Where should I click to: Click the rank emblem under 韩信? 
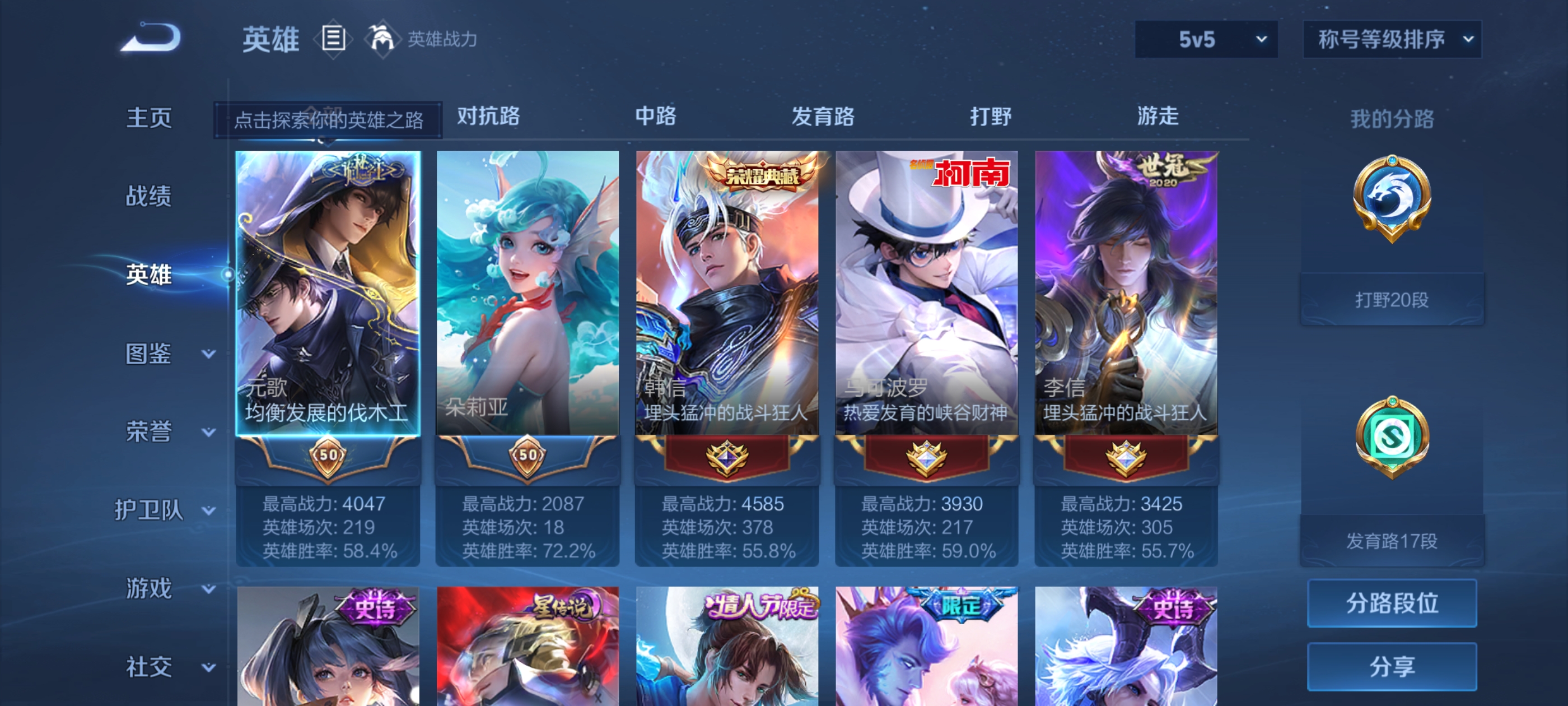727,458
